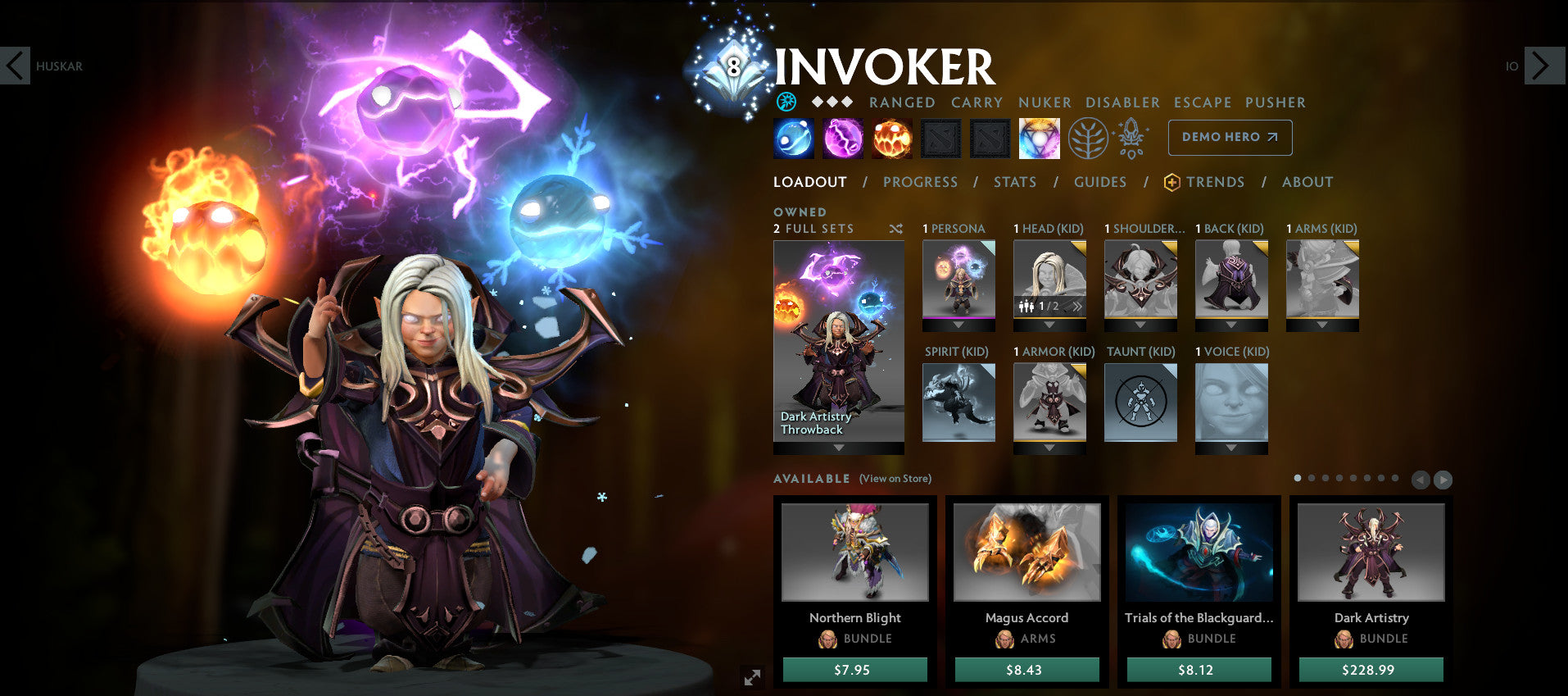1568x696 pixels.
Task: Click the shuffle icon beside 2 Full Sets
Action: point(895,230)
